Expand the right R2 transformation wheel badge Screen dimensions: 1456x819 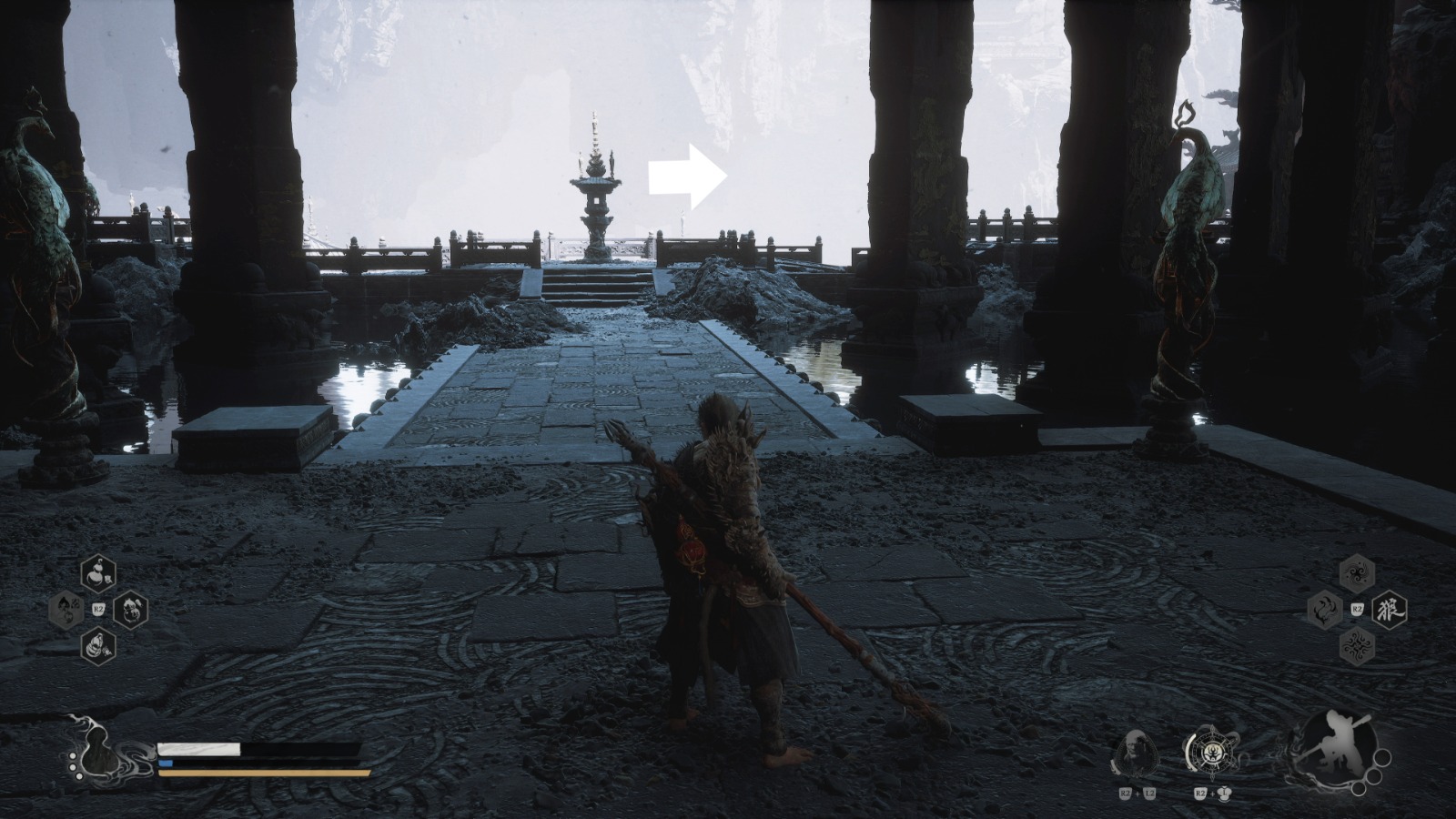point(1358,608)
